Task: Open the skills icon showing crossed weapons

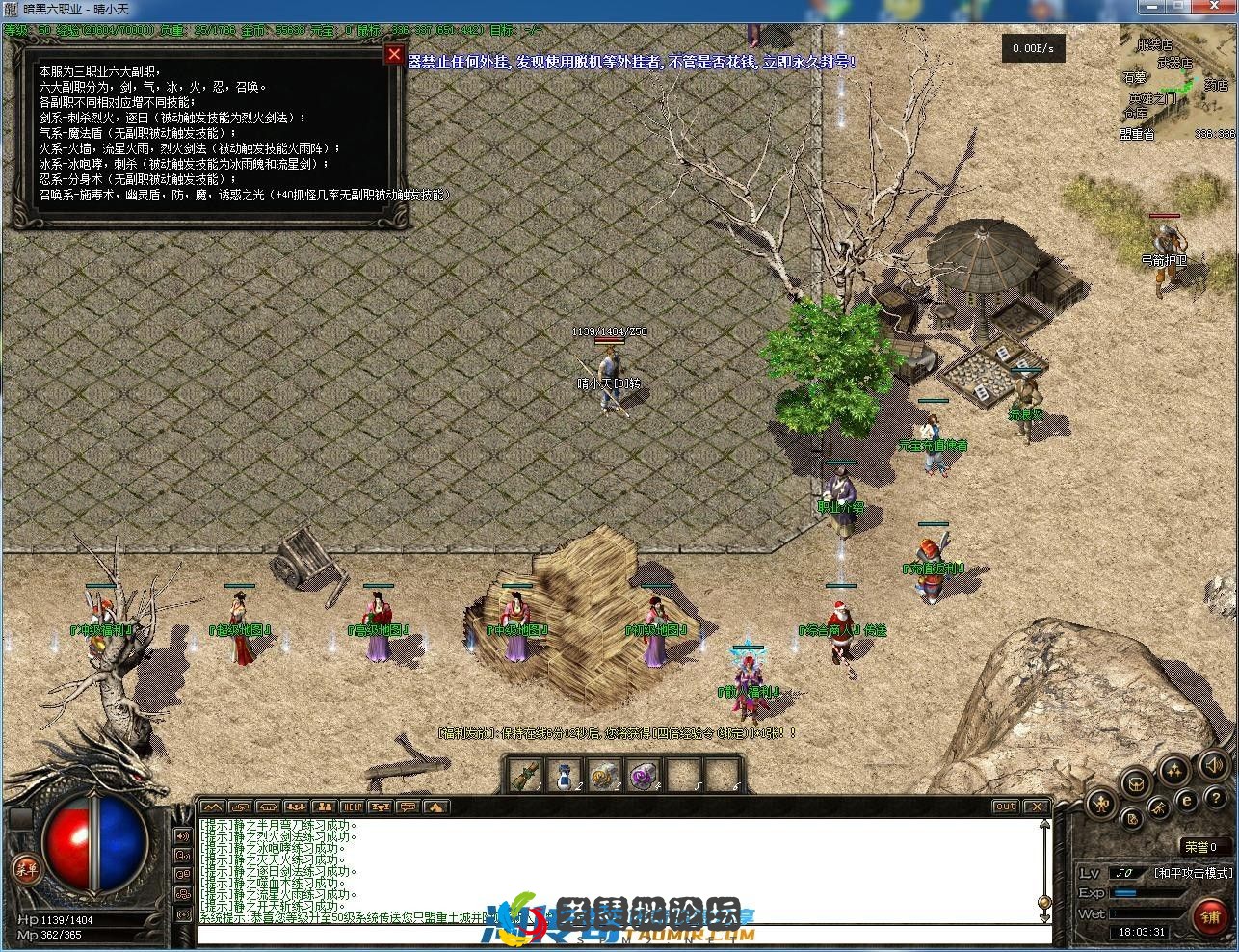Action: pos(1158,808)
